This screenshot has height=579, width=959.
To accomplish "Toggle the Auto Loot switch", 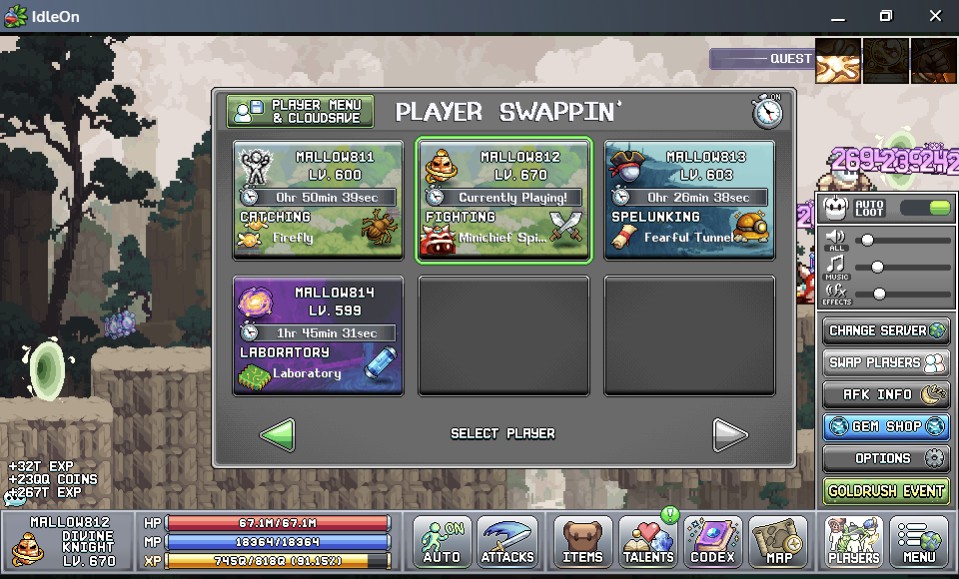I will tap(924, 208).
